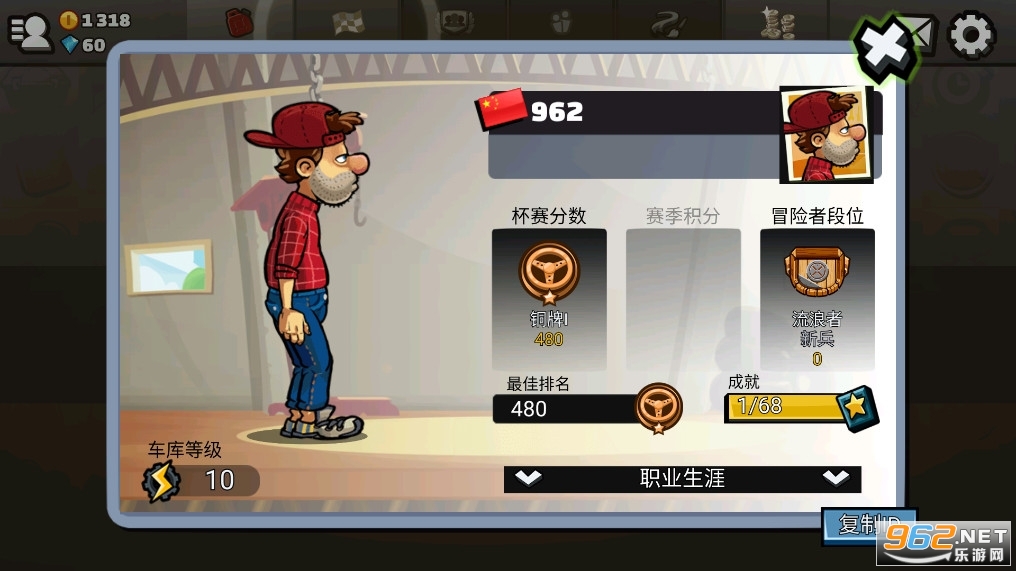Close the player profile panel

(884, 46)
